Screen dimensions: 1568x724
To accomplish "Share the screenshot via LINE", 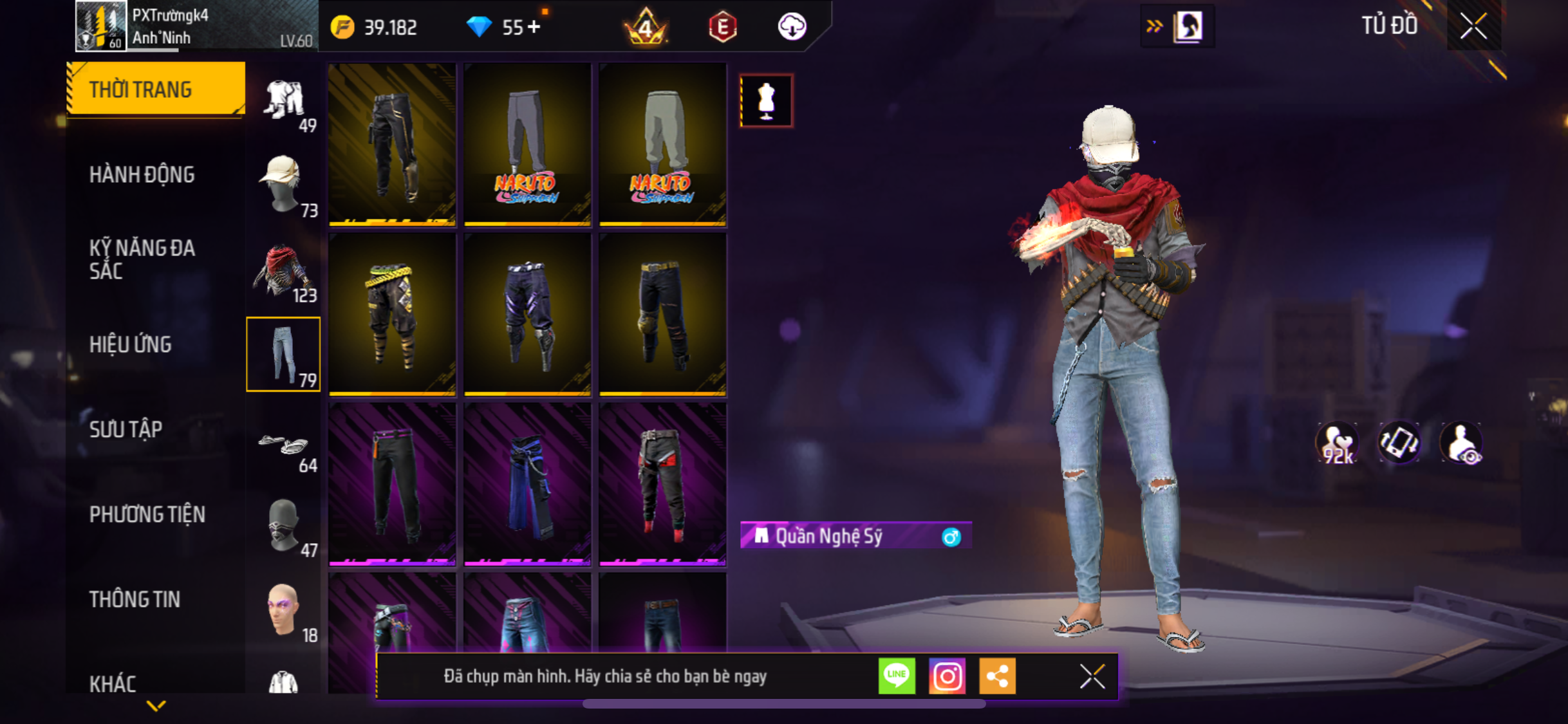I will pos(897,676).
